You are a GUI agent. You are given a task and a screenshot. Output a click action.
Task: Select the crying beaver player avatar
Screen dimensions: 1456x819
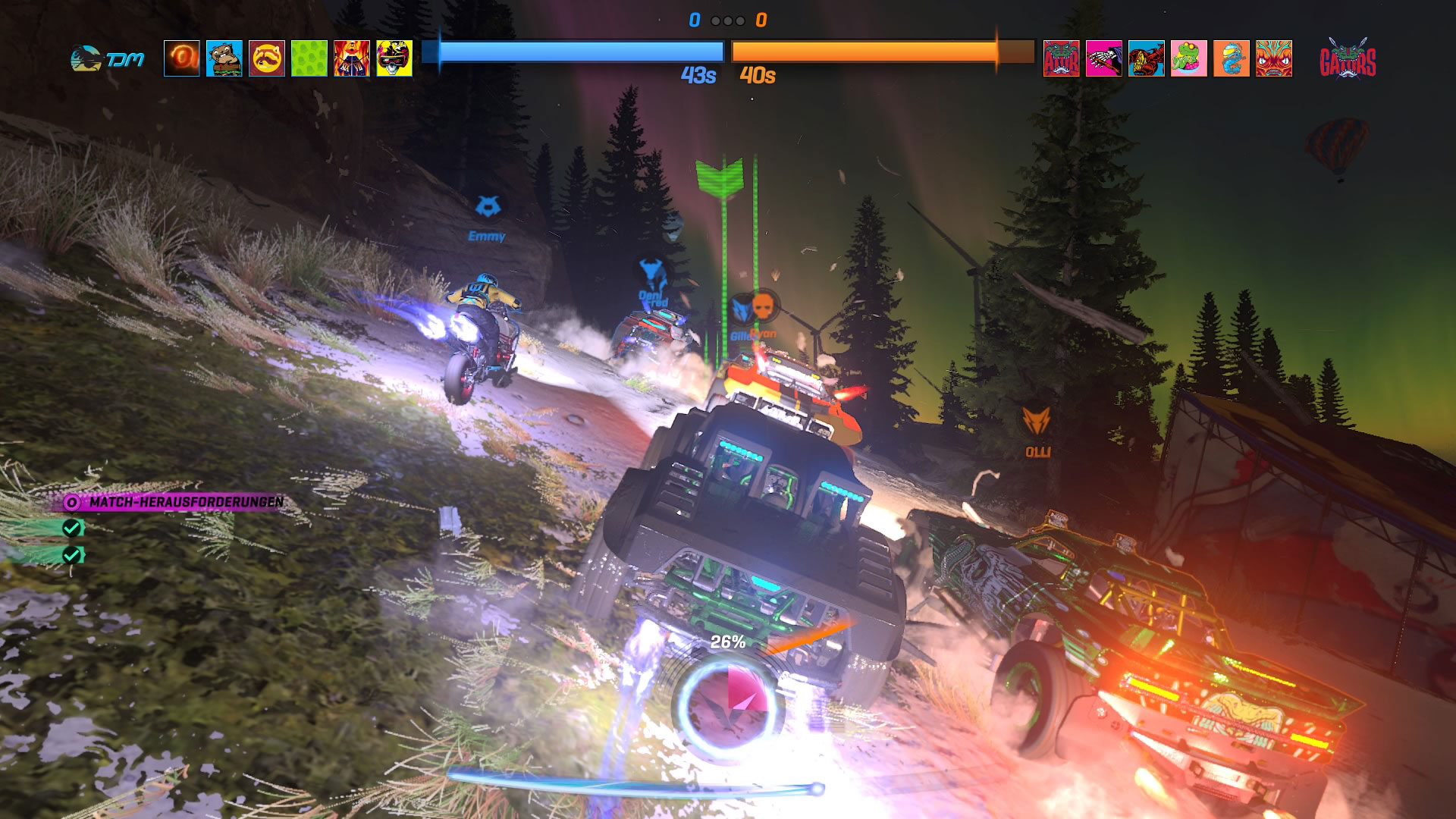(x=224, y=58)
